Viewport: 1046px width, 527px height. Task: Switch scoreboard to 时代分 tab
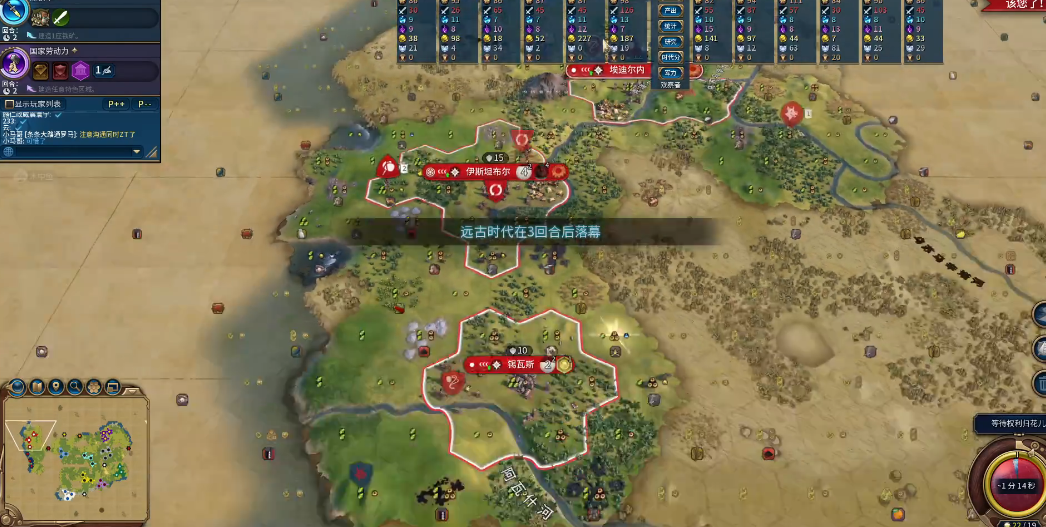pyautogui.click(x=670, y=57)
